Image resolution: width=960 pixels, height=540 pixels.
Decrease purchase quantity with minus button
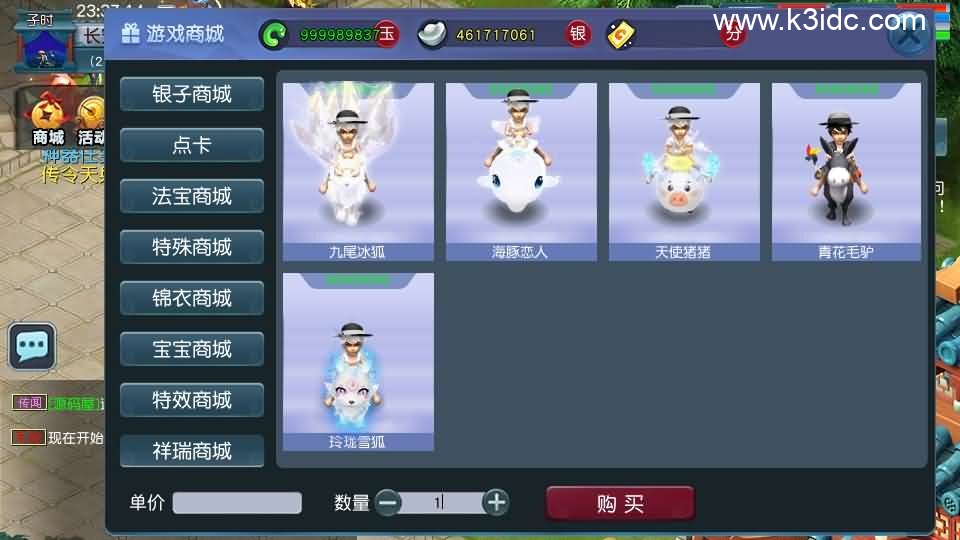tap(388, 503)
